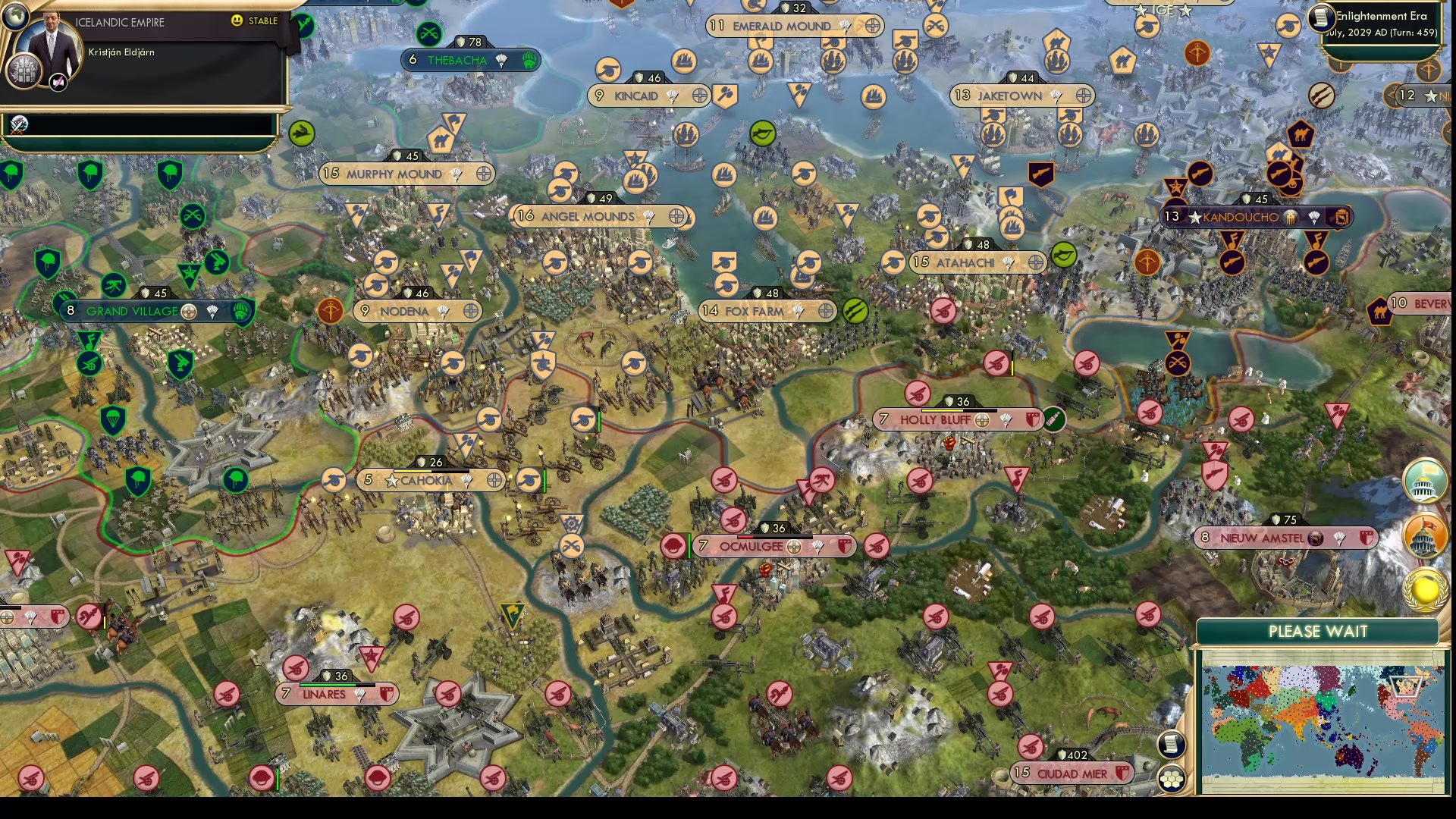
Task: Click the puppet icon on Grand Village's banner
Action: [x=213, y=312]
